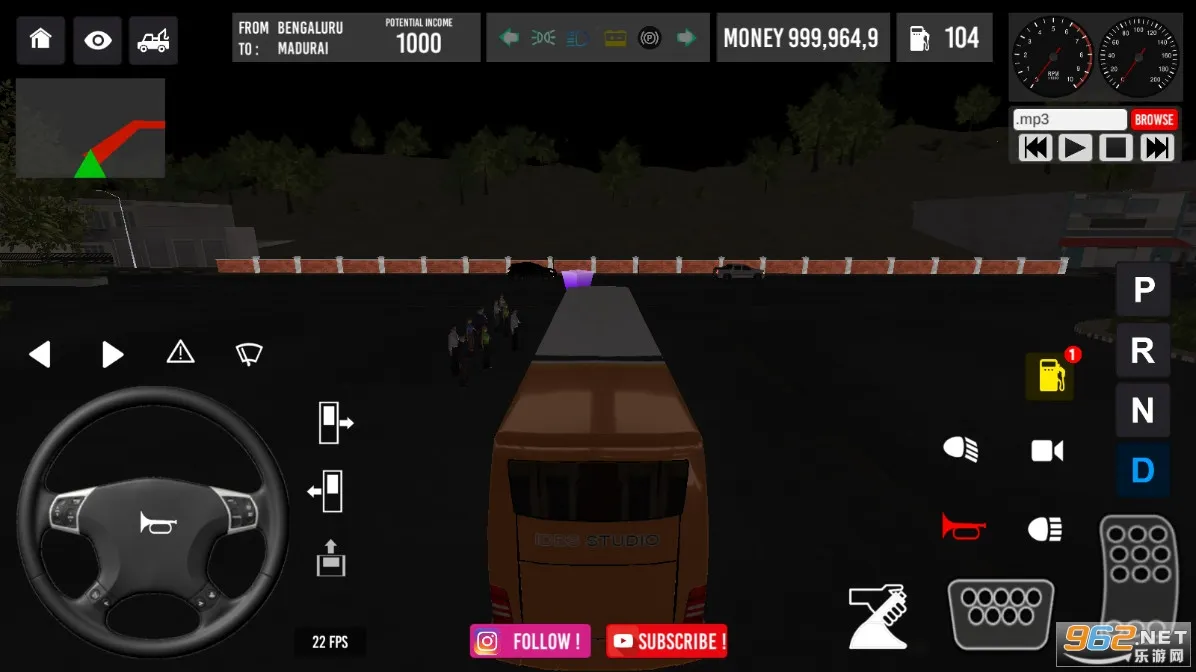This screenshot has width=1196, height=672.
Task: Open the YouTube Subscribe link
Action: coord(667,641)
